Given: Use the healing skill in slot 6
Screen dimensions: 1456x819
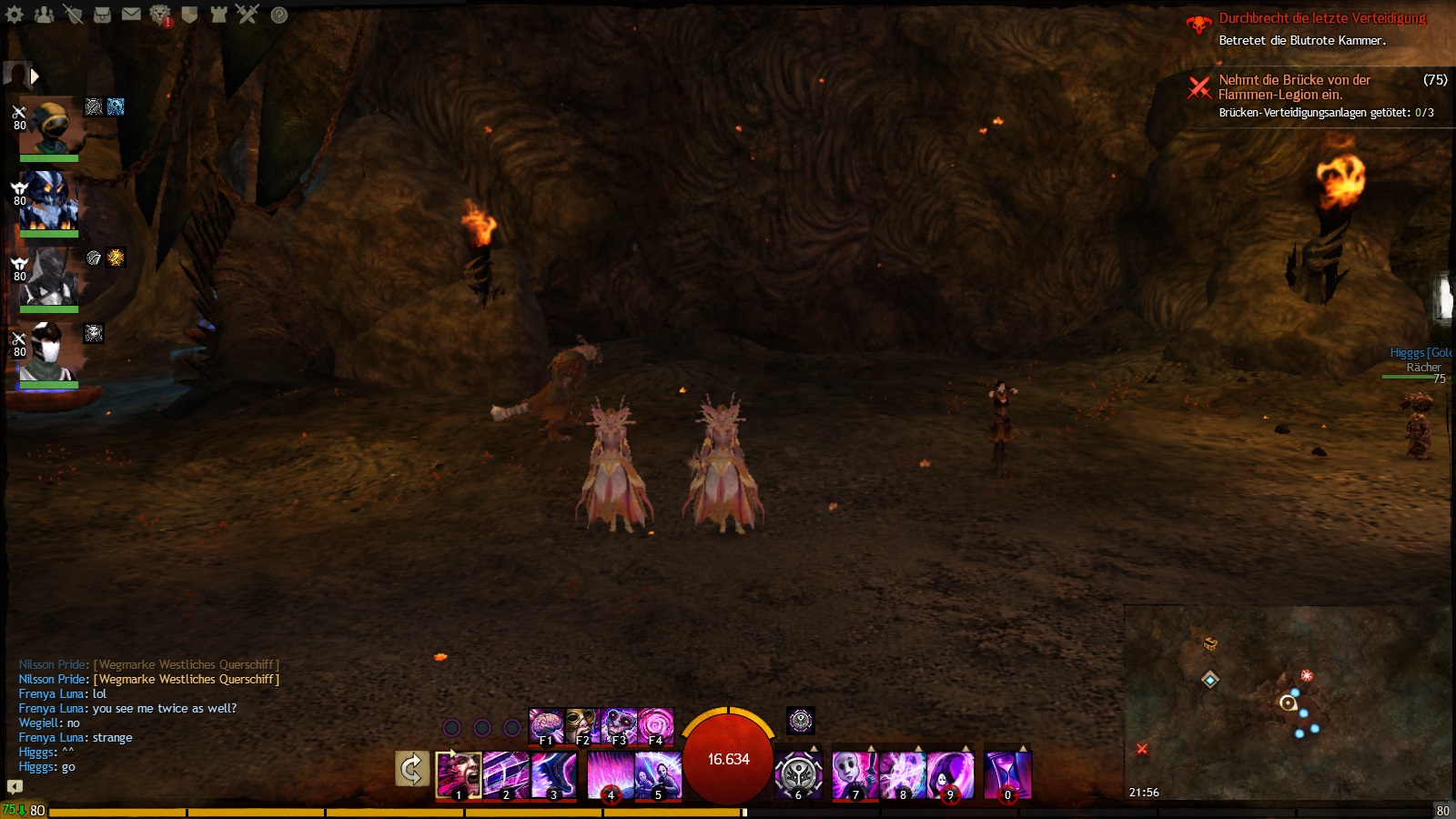Looking at the screenshot, I should 798,774.
